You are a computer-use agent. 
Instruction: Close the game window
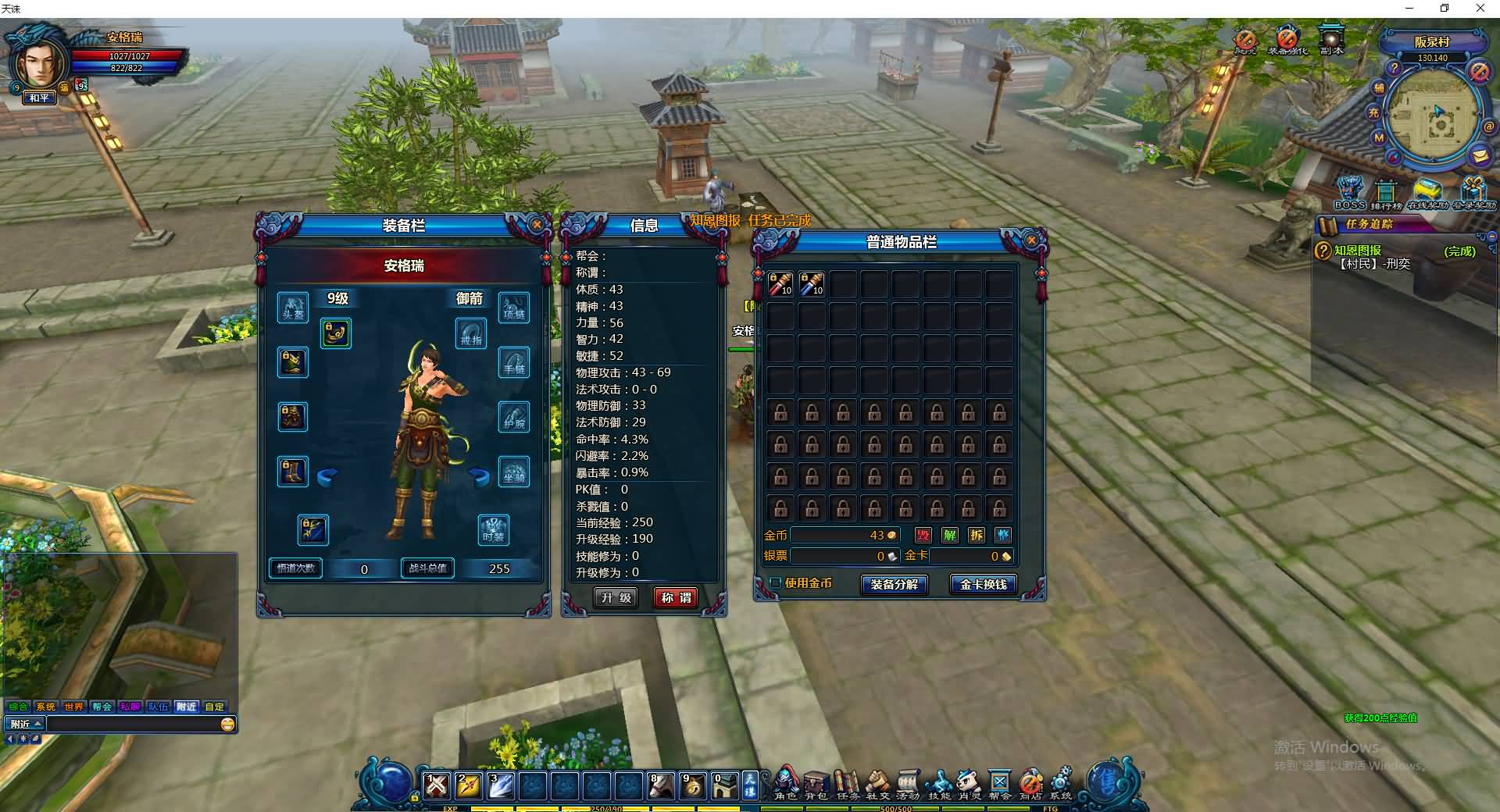click(1480, 9)
